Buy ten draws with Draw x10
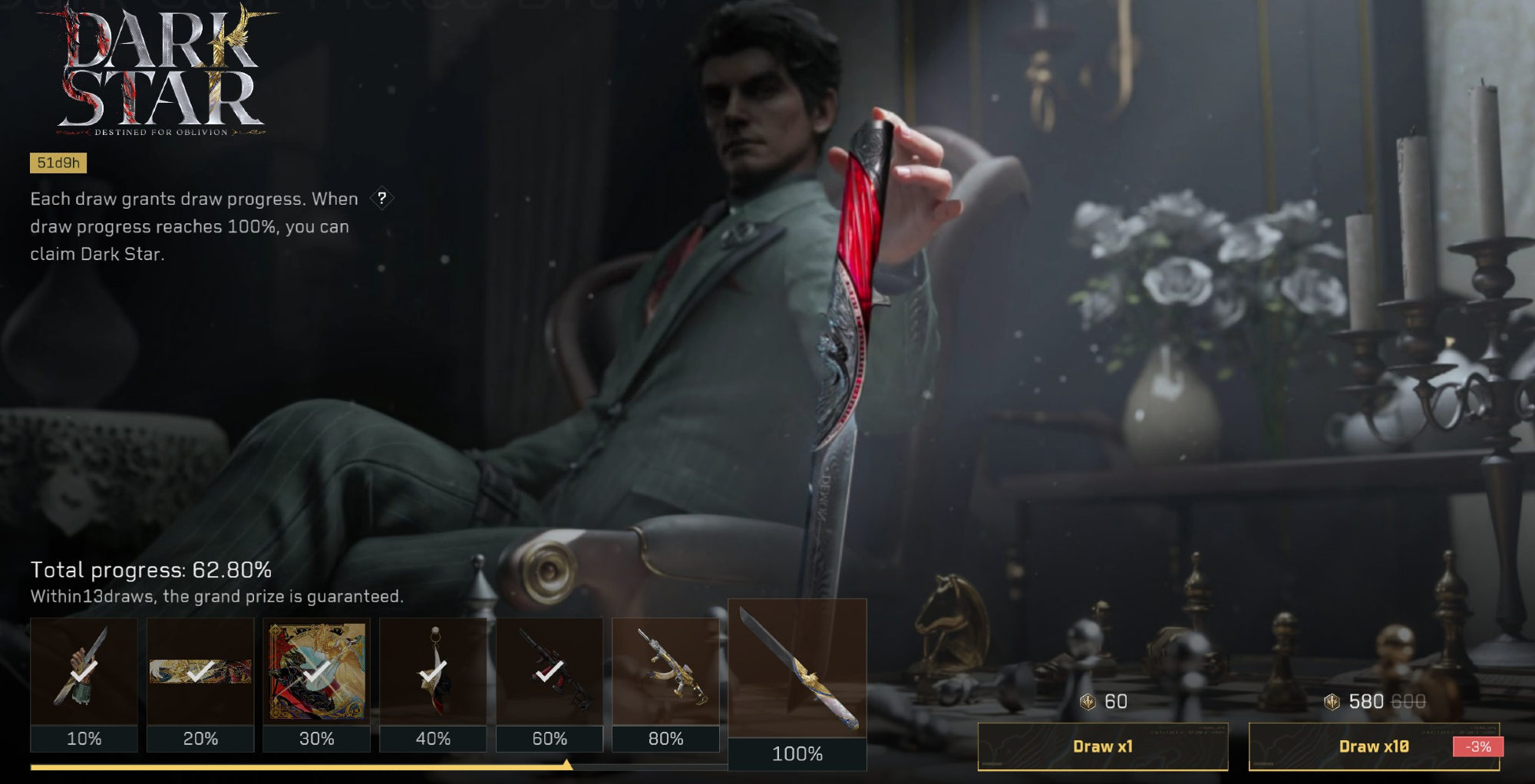Screen dimensions: 1535x784 pyautogui.click(x=1373, y=746)
